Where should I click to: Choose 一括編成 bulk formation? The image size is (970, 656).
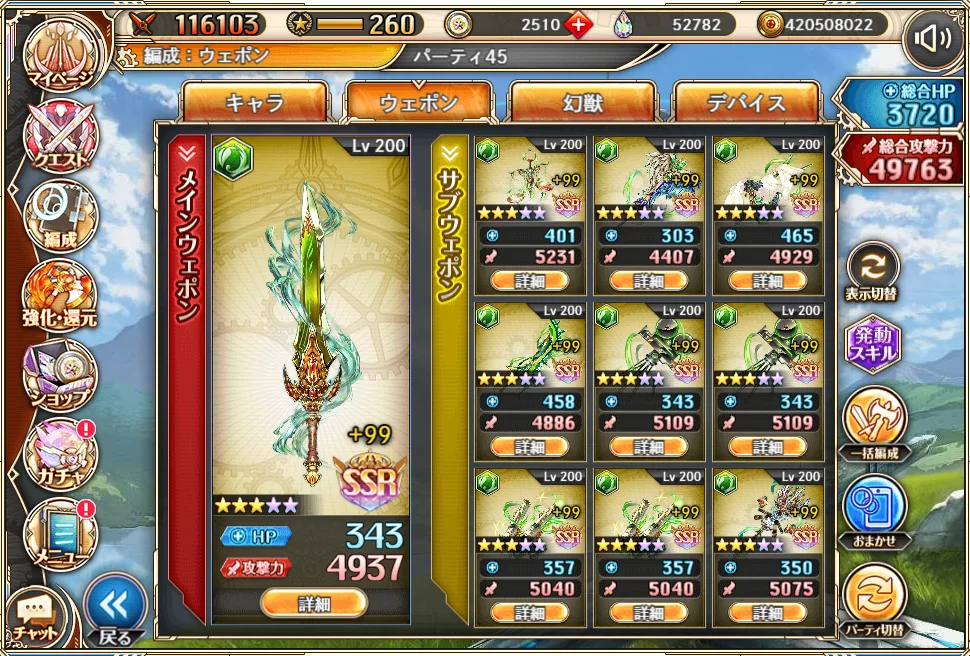tap(873, 421)
